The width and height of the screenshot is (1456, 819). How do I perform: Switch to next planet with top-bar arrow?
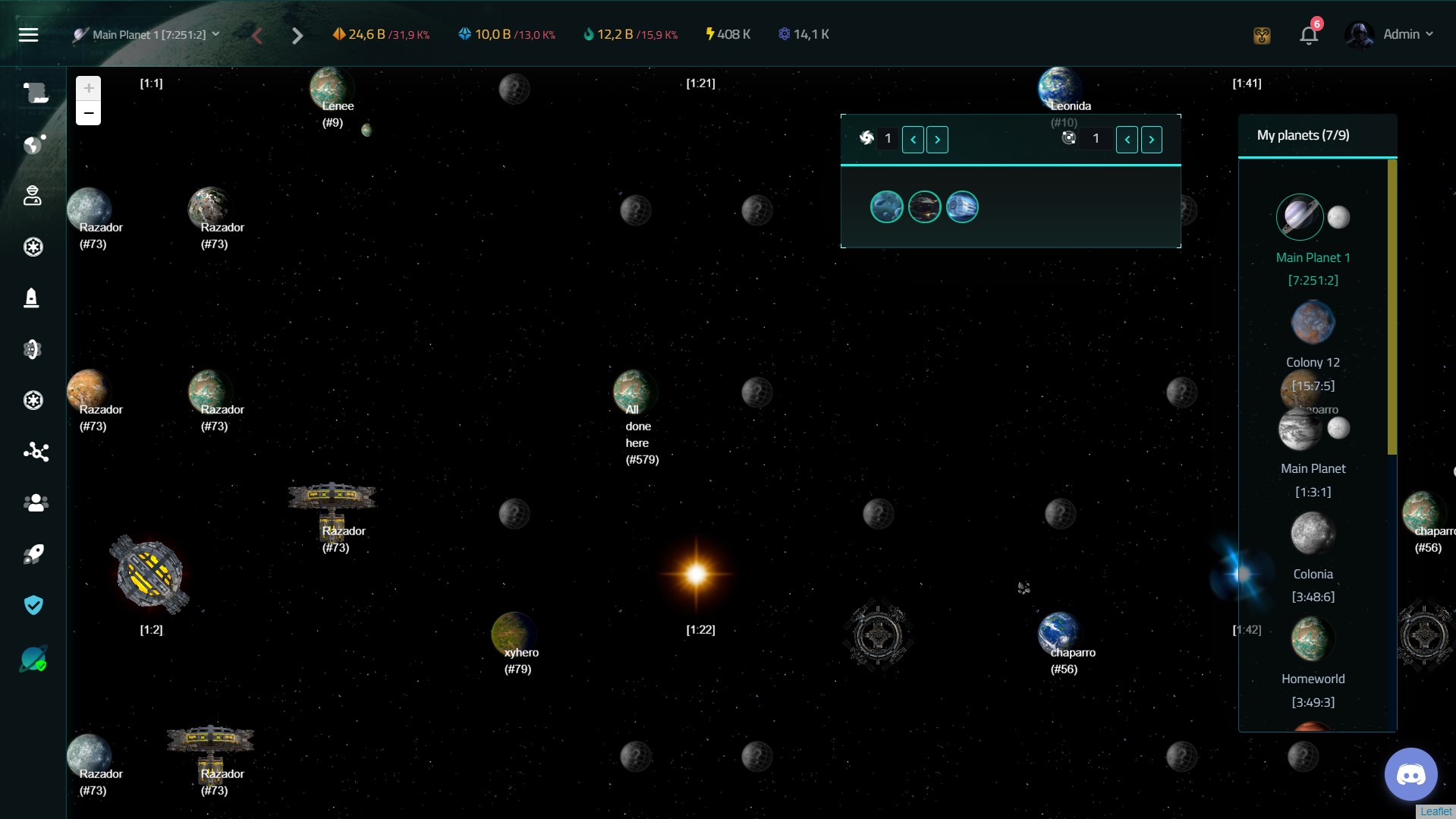(297, 36)
